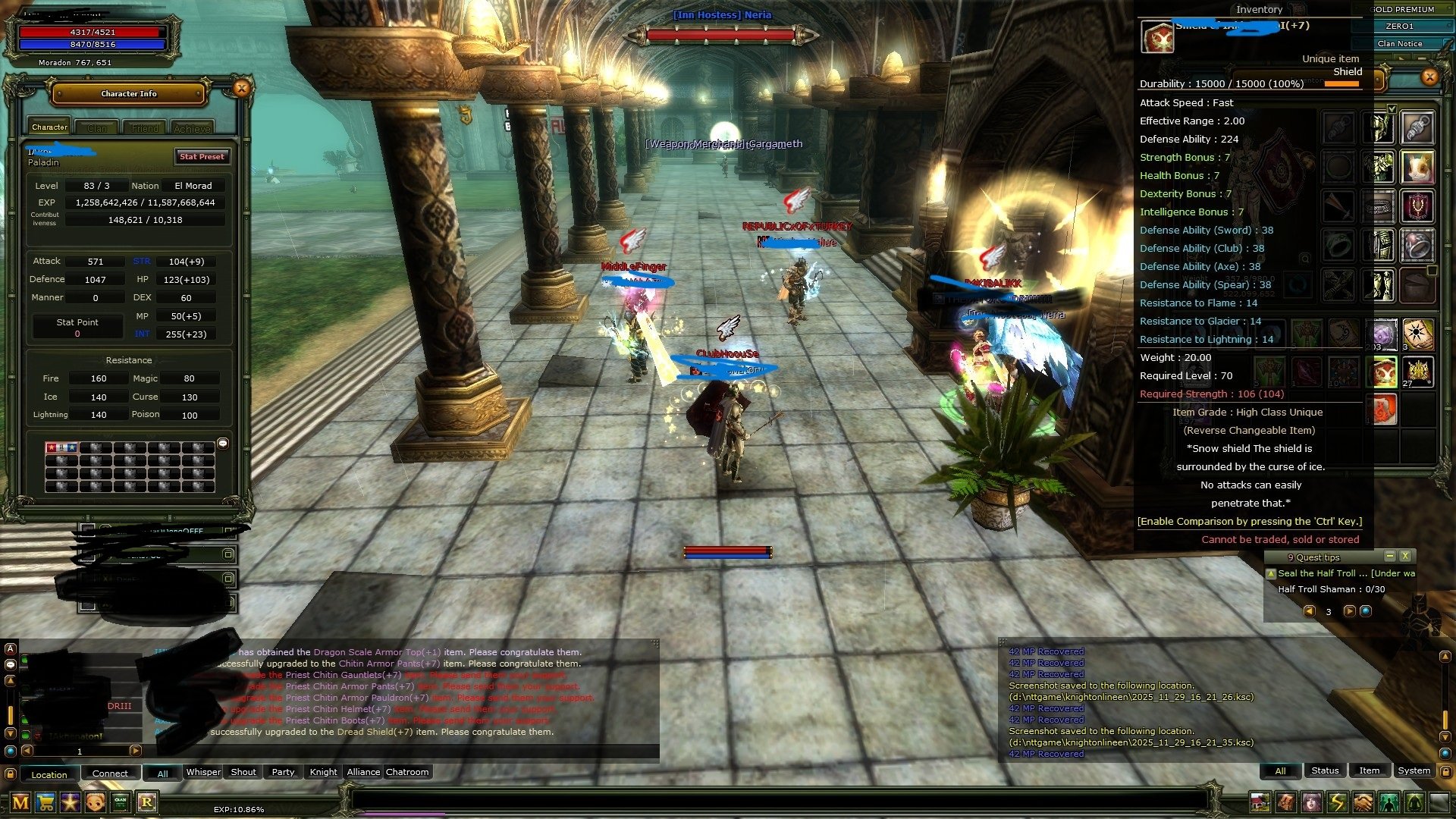Minimize the Quest tips panel

(1389, 556)
